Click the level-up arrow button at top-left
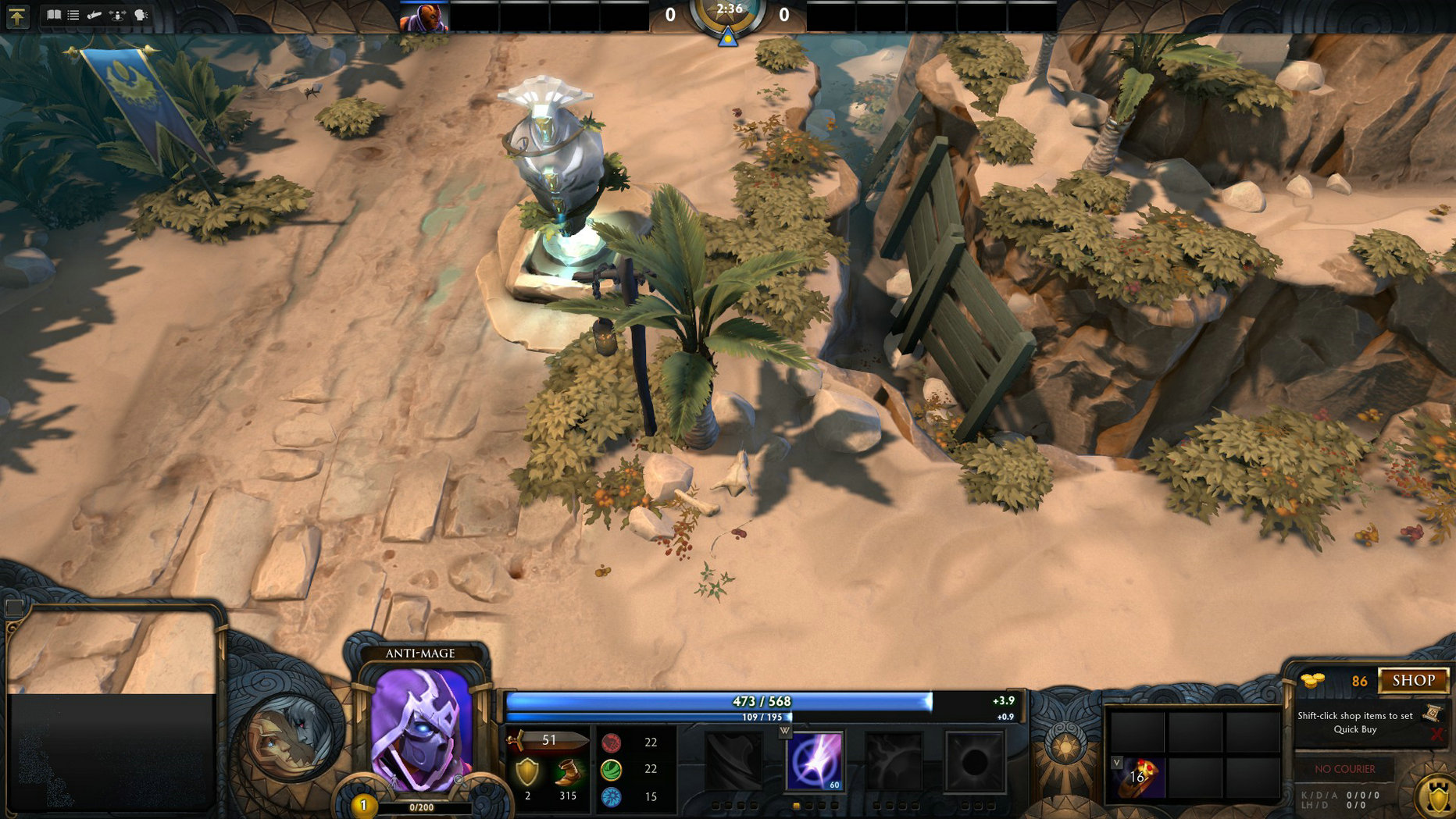 tap(18, 16)
